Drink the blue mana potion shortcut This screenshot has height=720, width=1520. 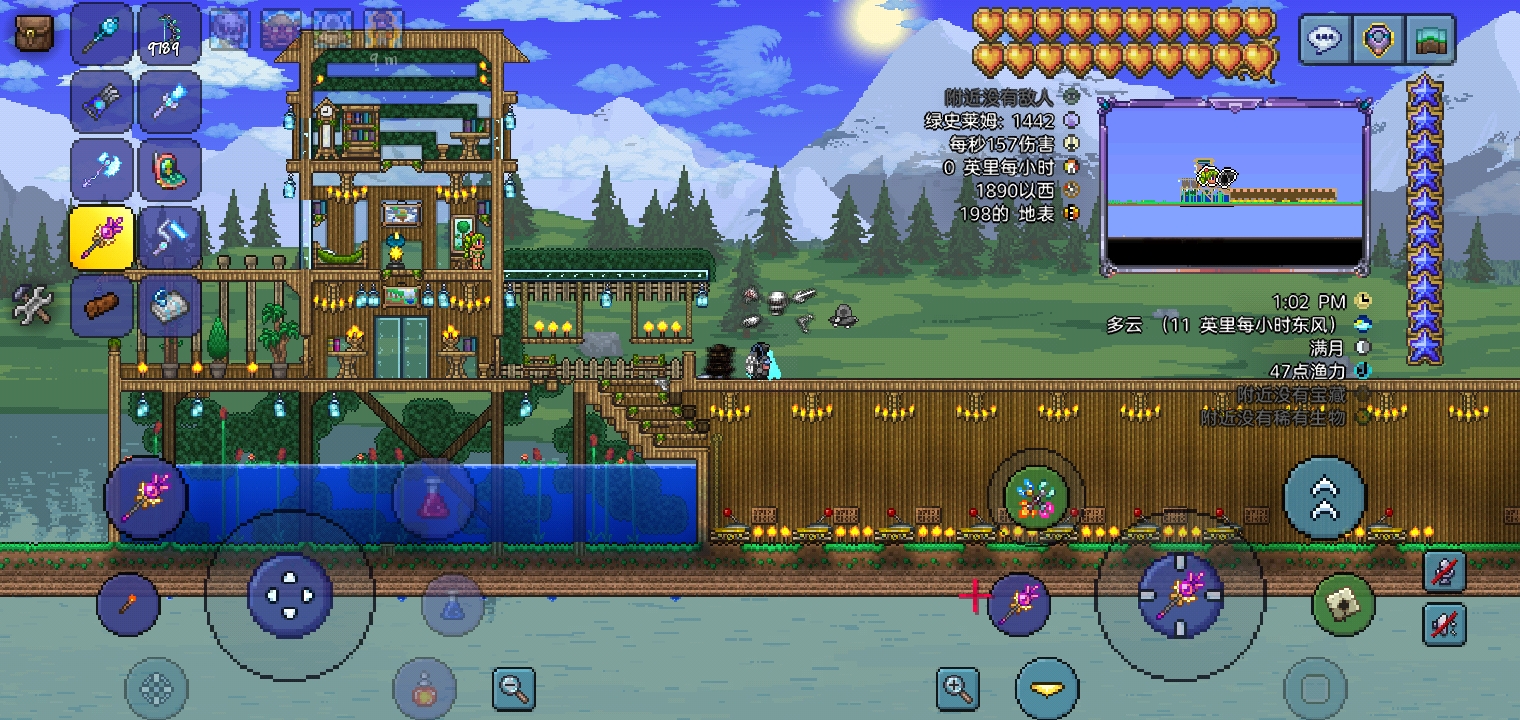point(452,604)
